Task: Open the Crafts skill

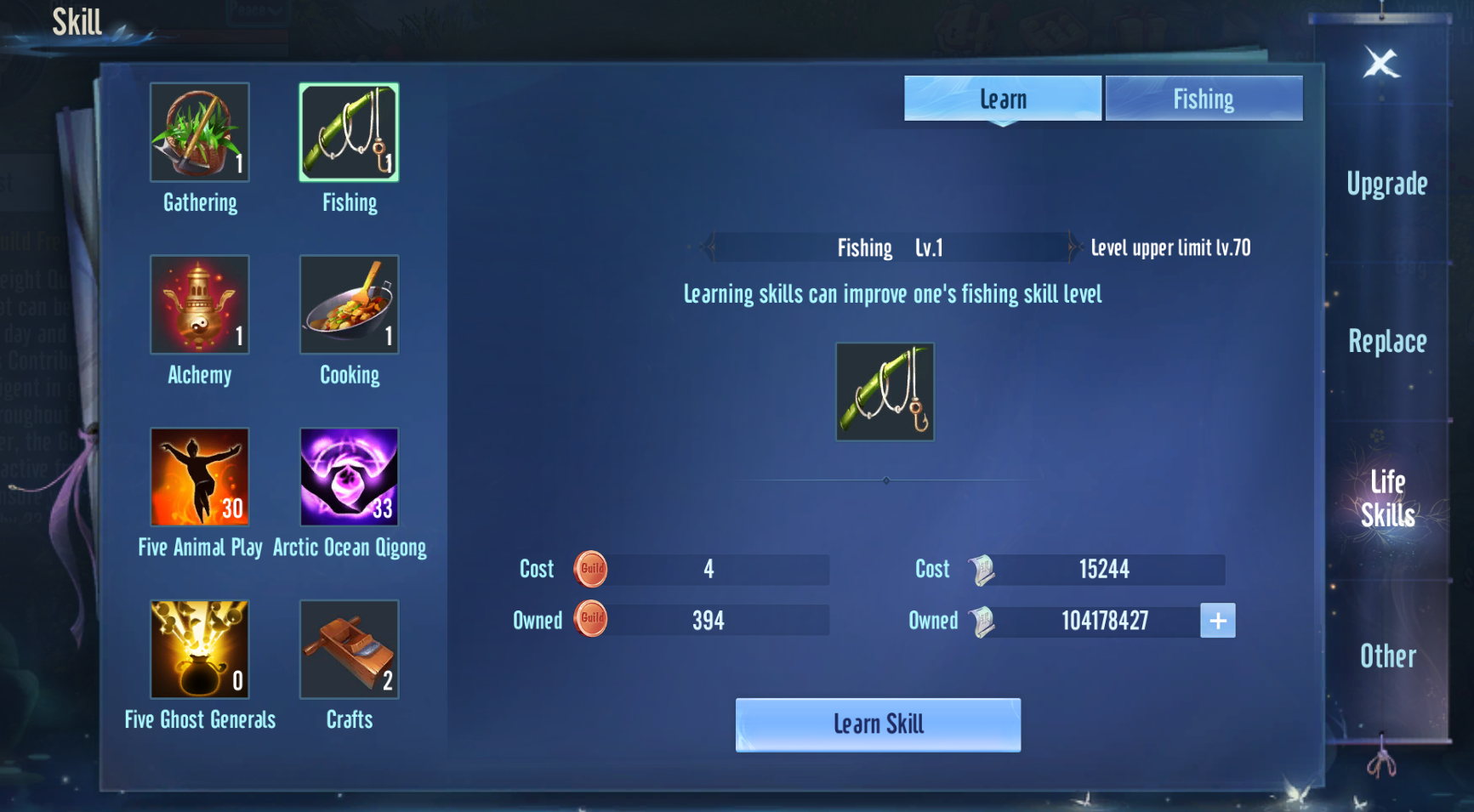Action: (349, 650)
